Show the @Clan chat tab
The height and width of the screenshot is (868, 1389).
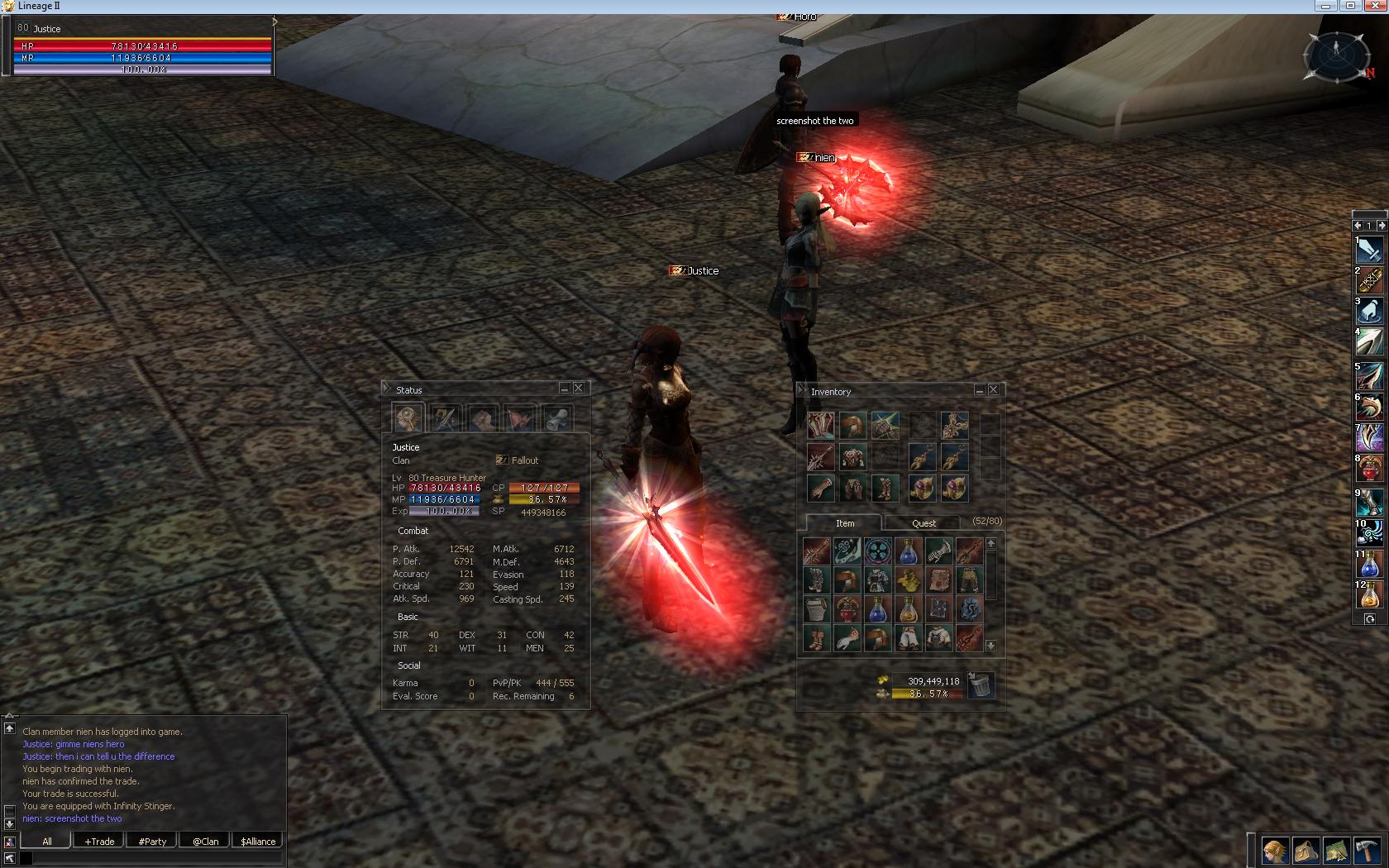[x=205, y=841]
